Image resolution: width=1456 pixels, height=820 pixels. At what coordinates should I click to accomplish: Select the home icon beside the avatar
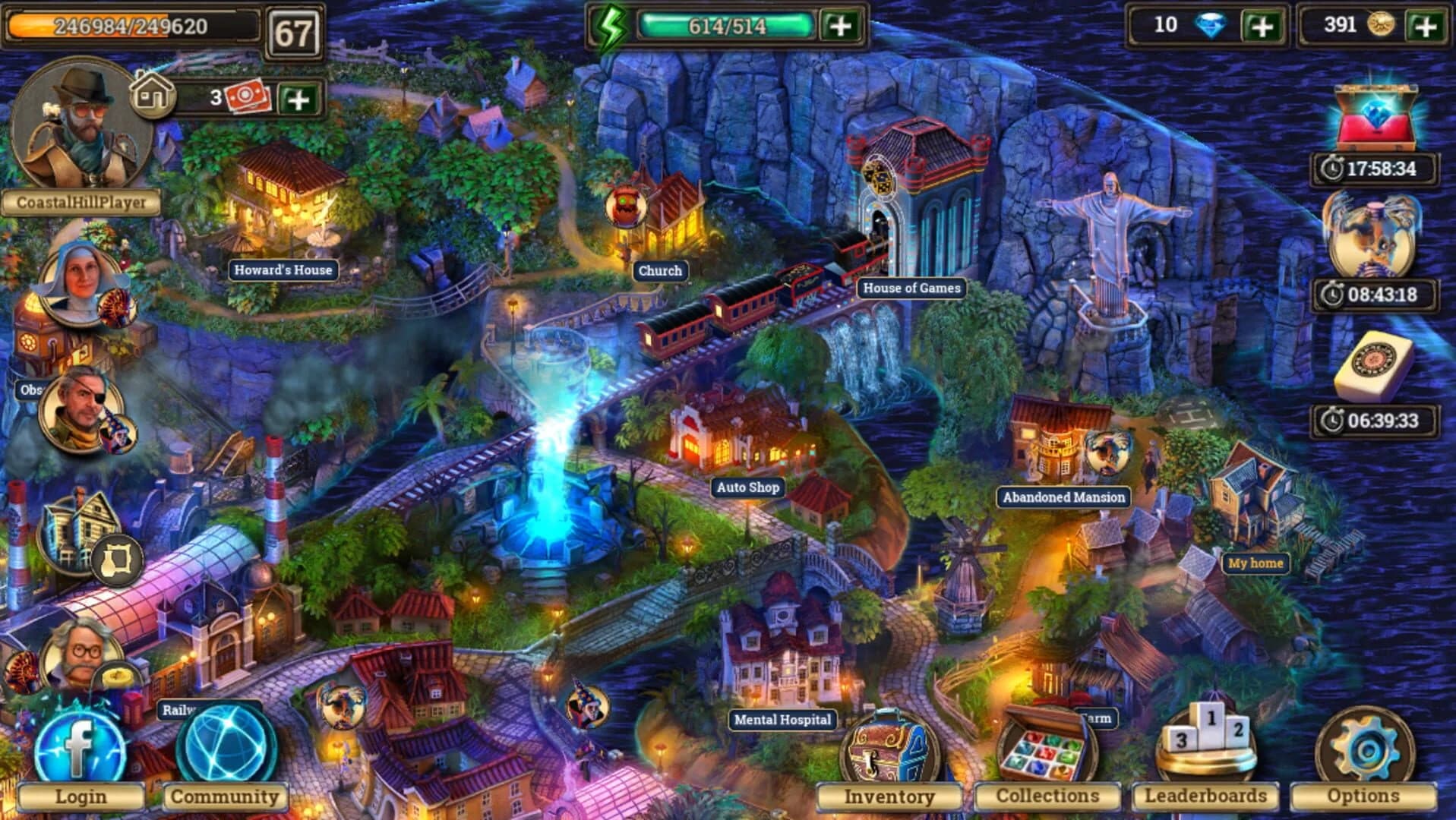[152, 95]
